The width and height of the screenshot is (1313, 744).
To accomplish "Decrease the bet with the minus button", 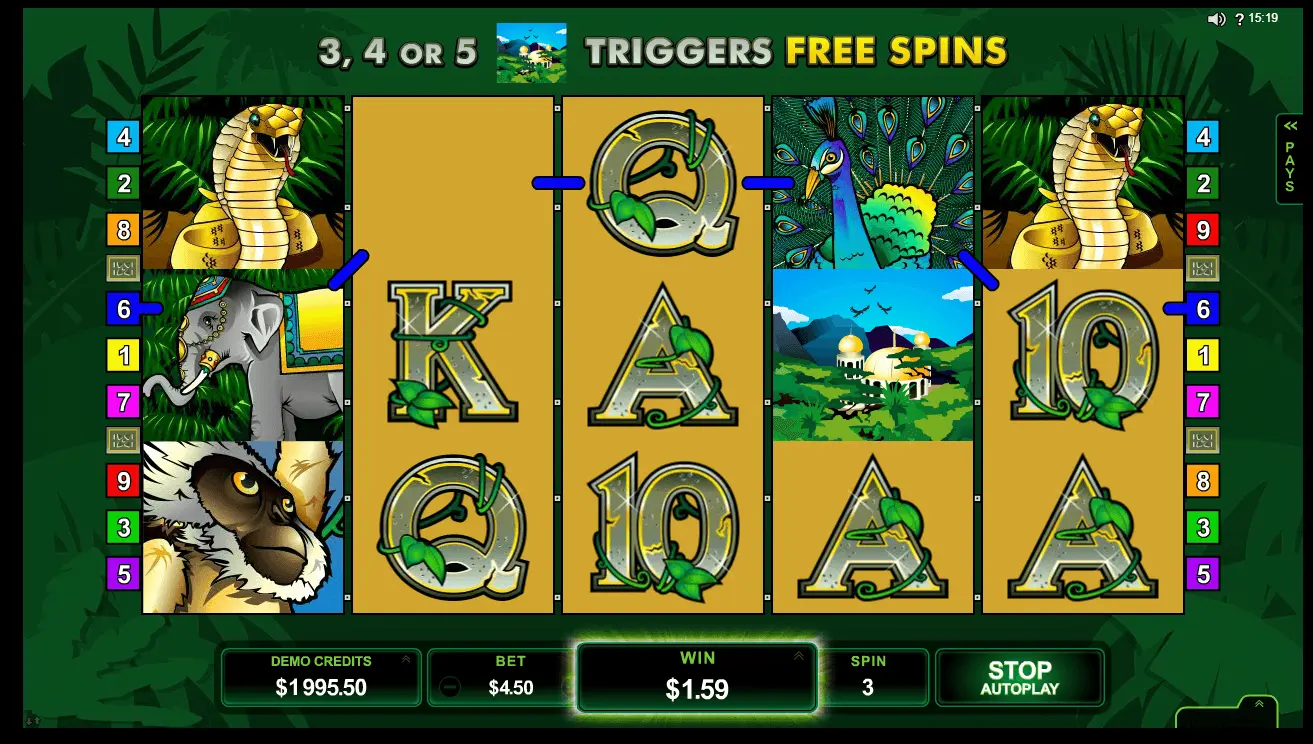I will 450,687.
